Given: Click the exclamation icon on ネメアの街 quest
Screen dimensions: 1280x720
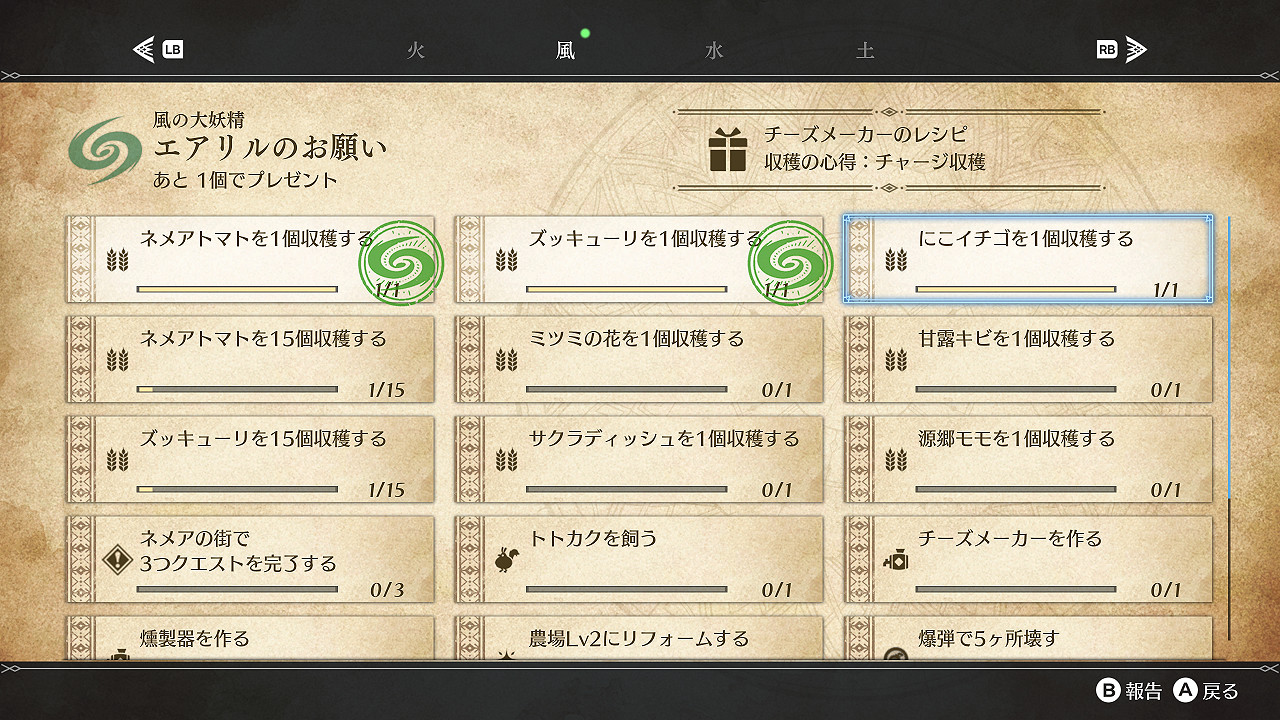Looking at the screenshot, I should click(x=117, y=562).
